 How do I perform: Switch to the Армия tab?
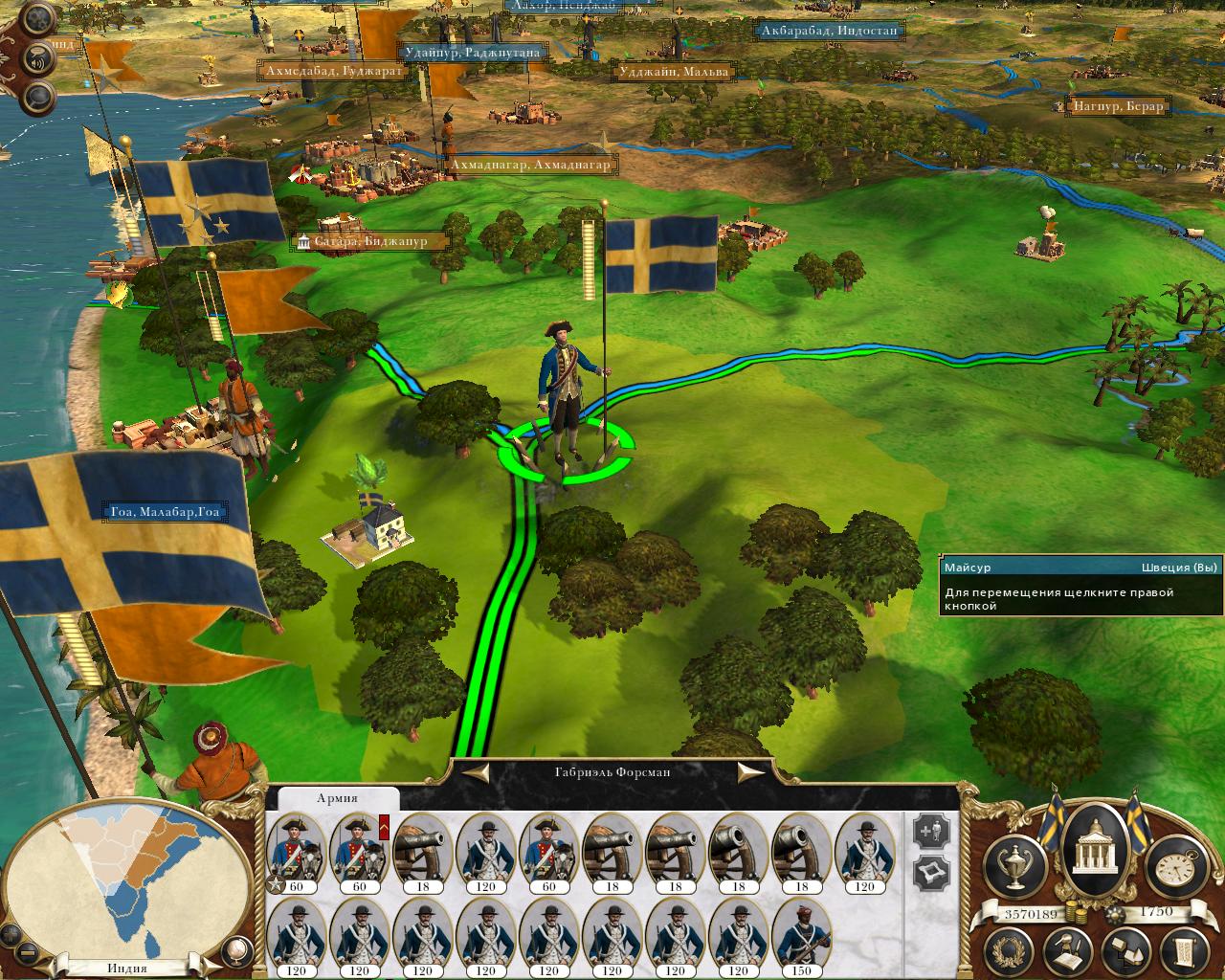coord(337,798)
